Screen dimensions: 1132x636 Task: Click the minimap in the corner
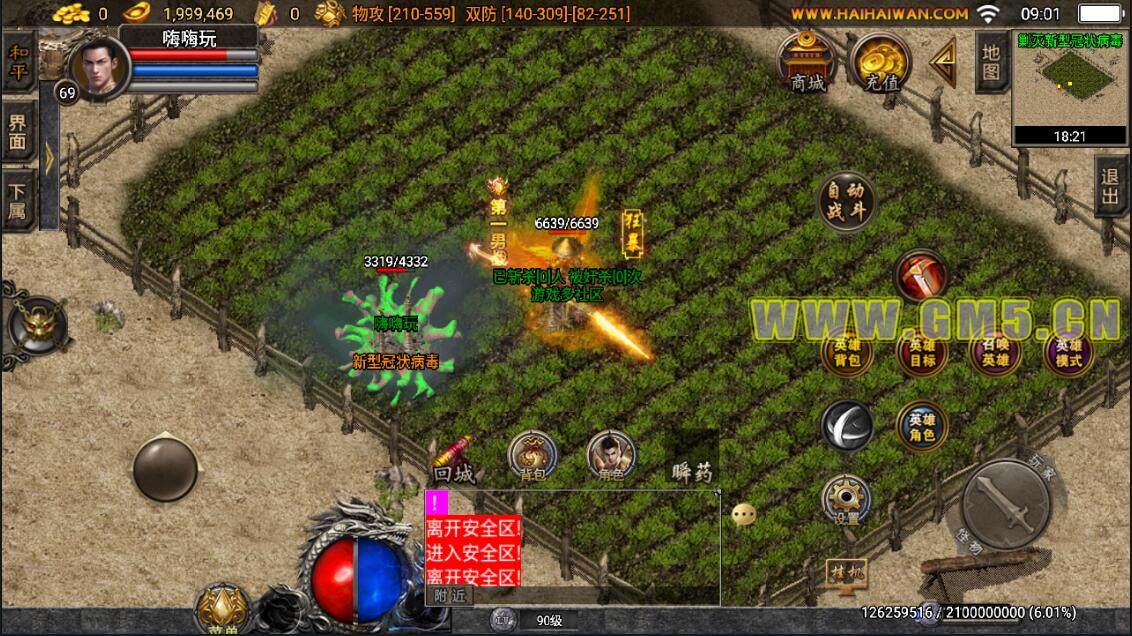[1071, 87]
